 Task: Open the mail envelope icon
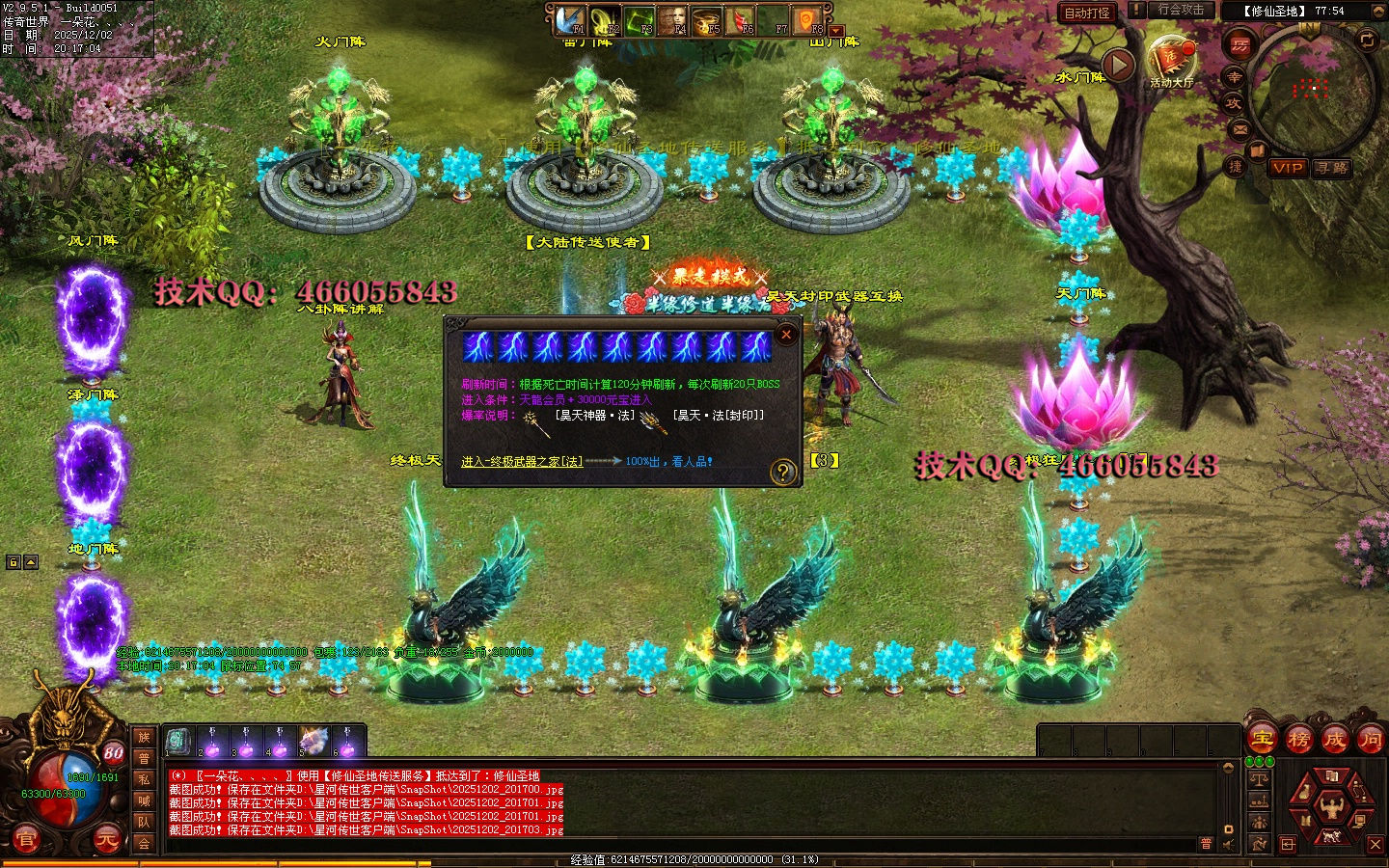[1240, 128]
